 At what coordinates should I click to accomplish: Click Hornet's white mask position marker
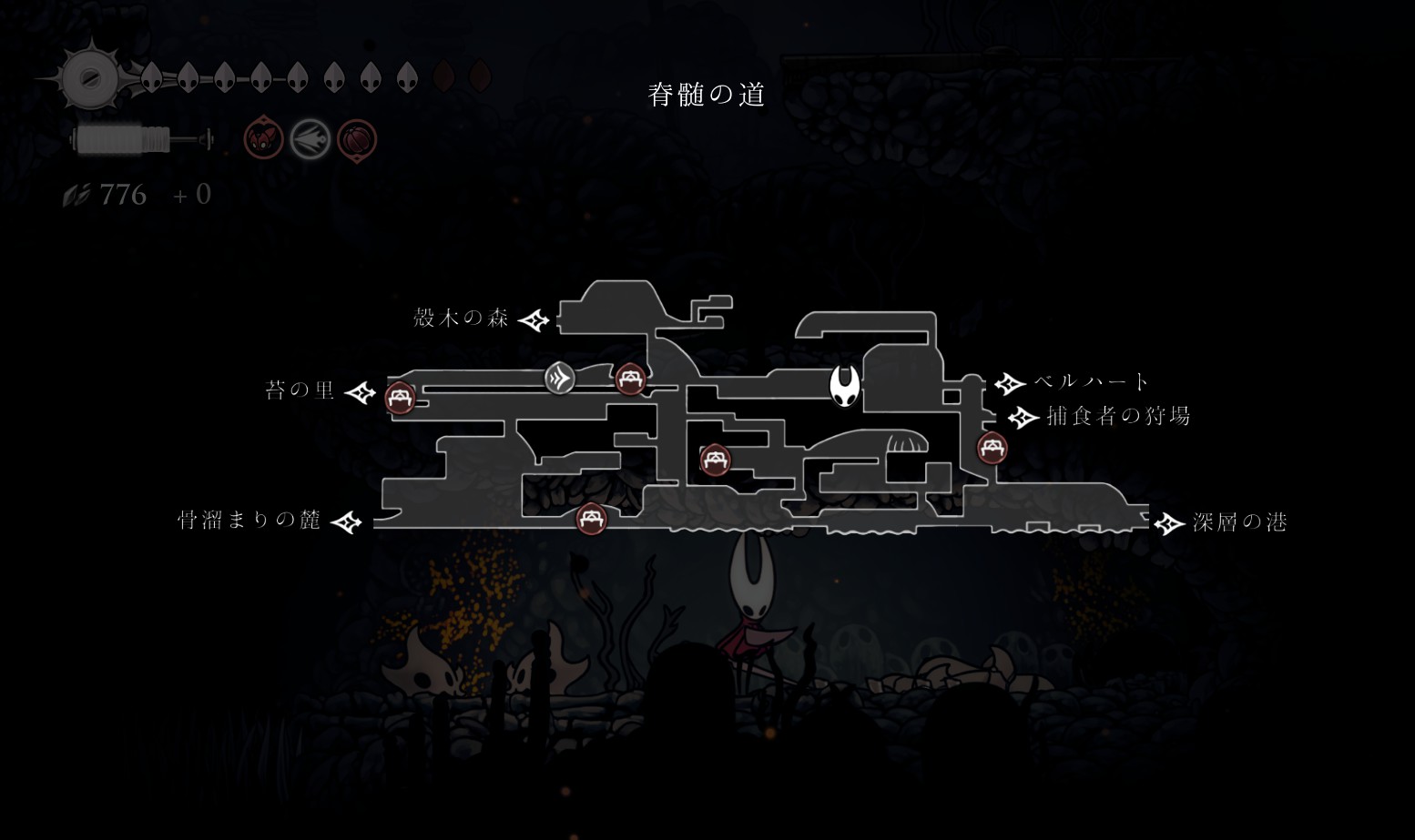pos(845,386)
